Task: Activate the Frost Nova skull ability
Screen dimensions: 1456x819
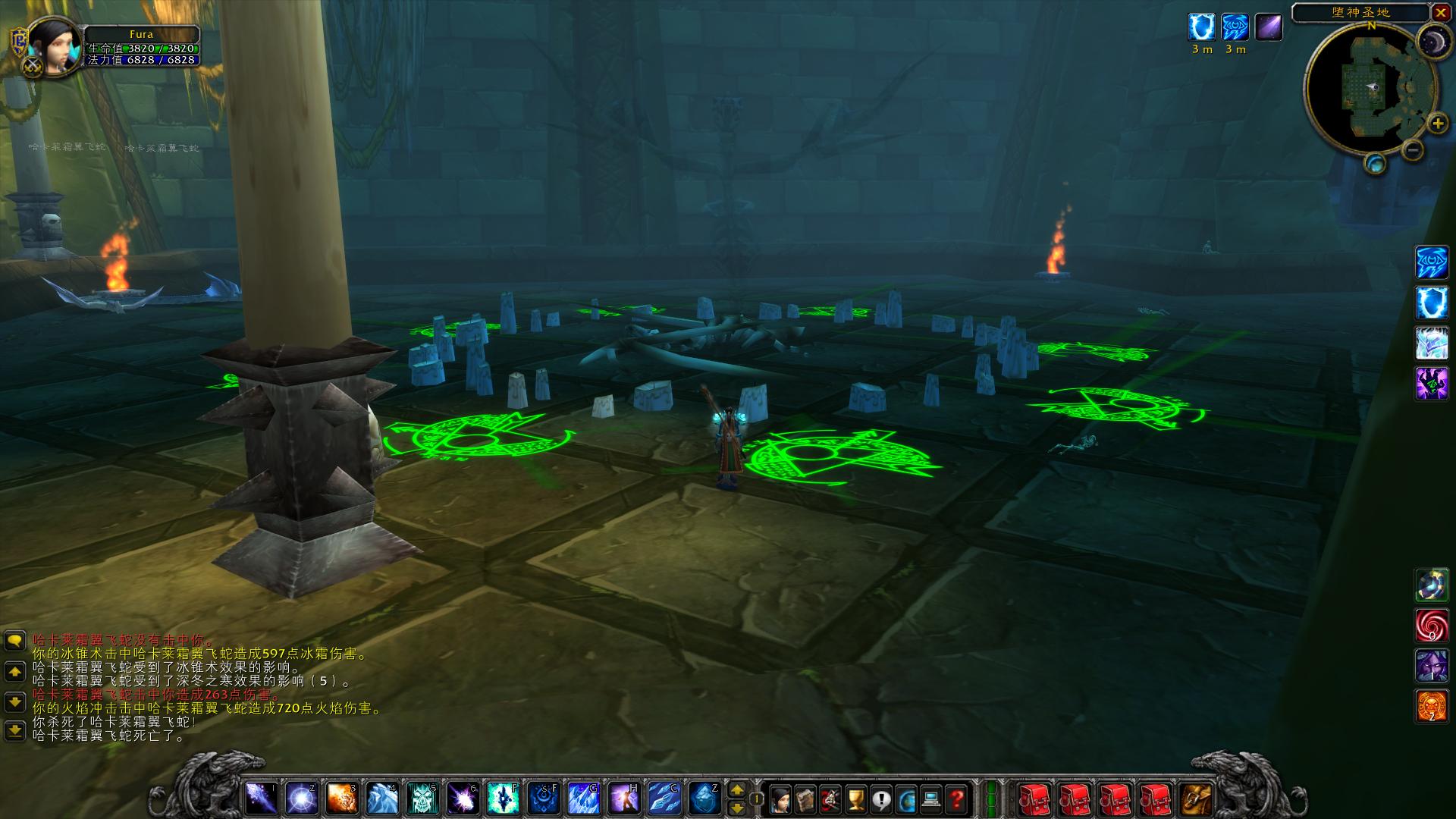Action: (x=422, y=798)
